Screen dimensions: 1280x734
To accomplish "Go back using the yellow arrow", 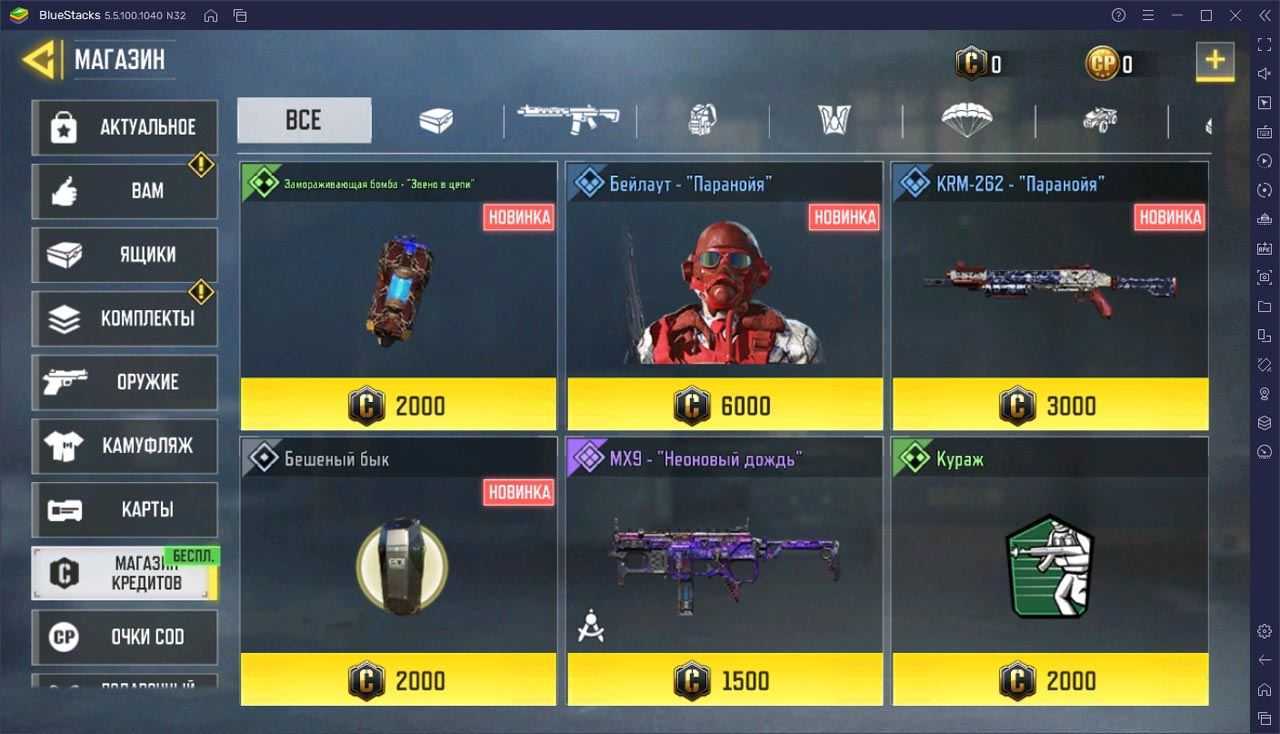I will (40, 61).
